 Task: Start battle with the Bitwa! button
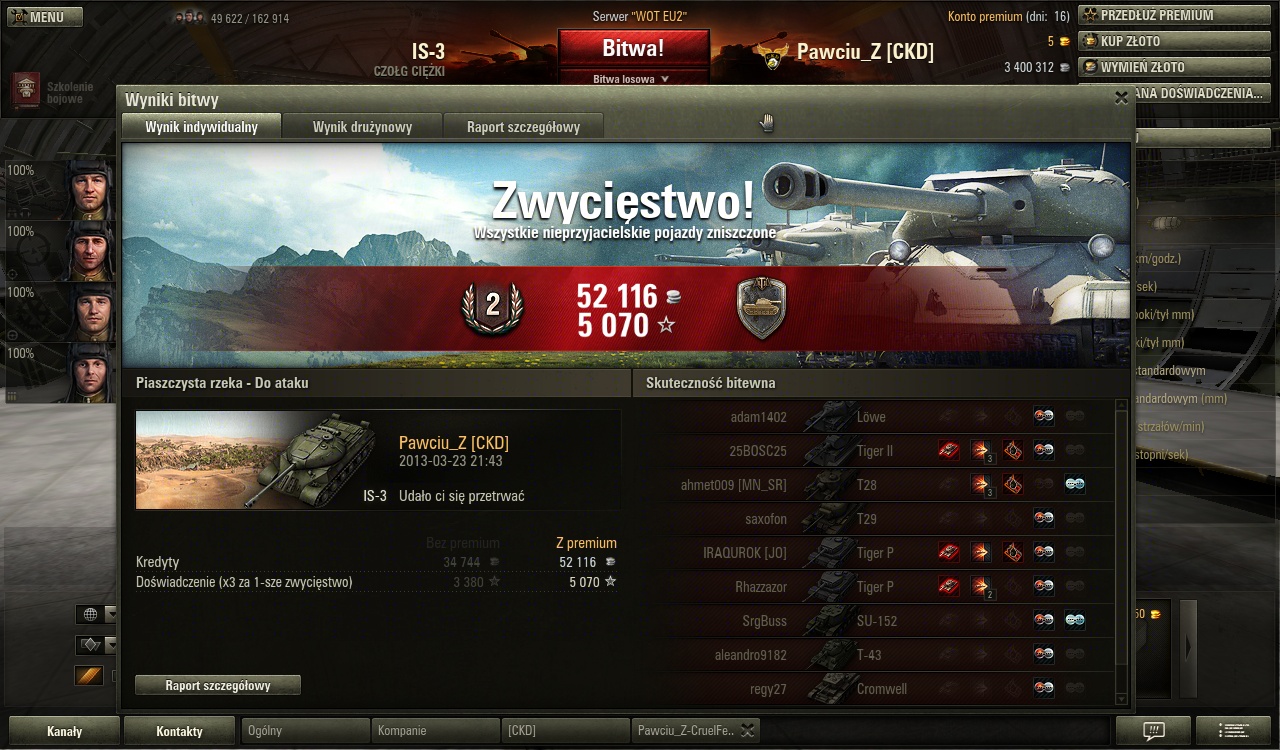point(633,49)
